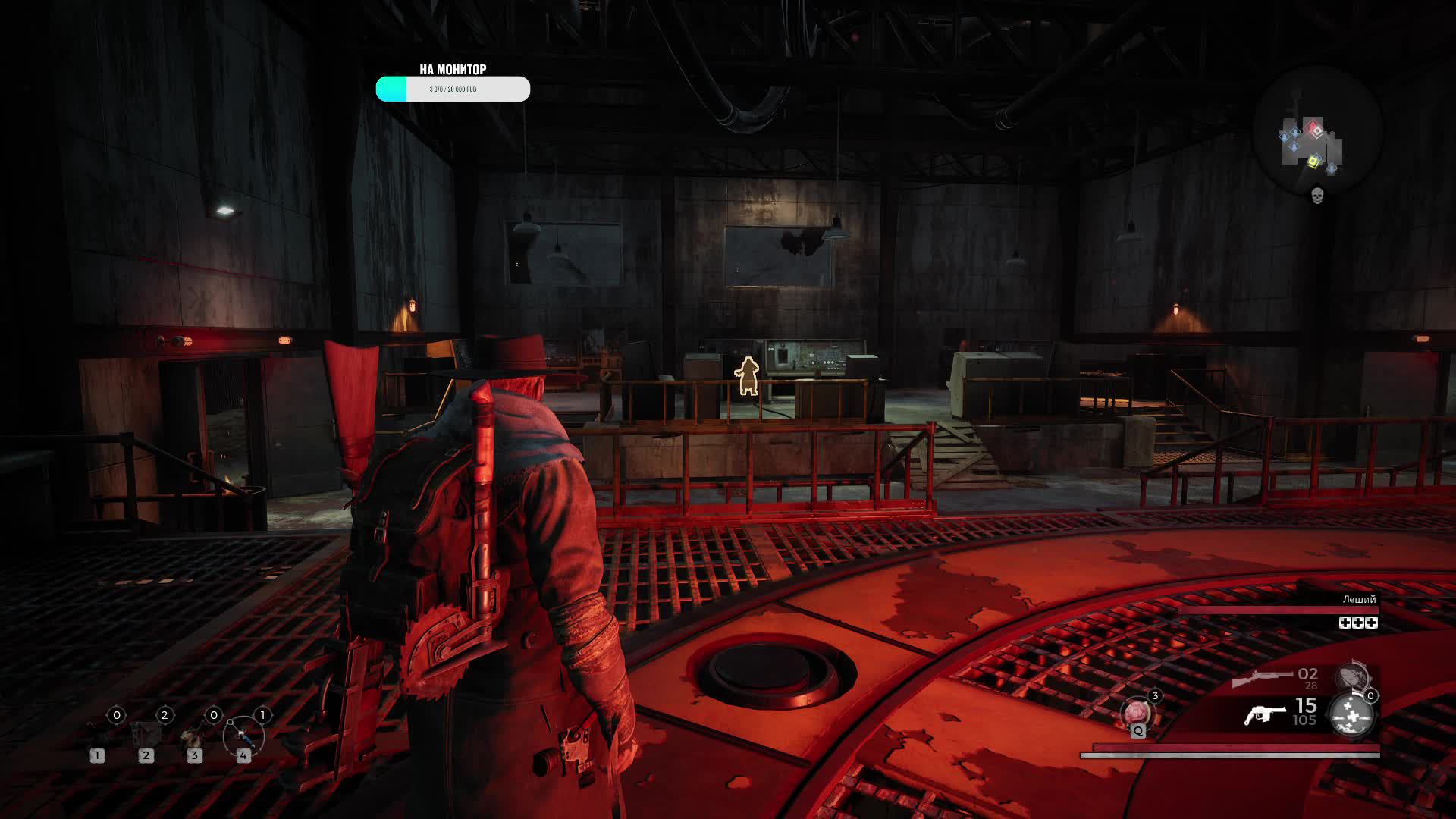Image resolution: width=1456 pixels, height=819 pixels.
Task: Activate the healing cross weapon mod
Action: pos(1351,714)
